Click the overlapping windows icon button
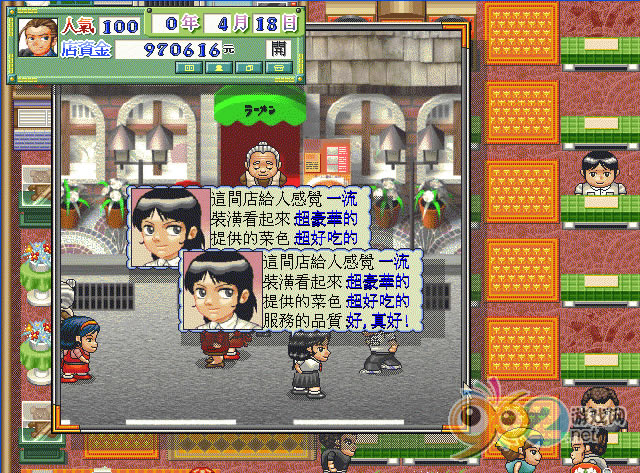Viewport: 640px width, 473px height. [249, 68]
